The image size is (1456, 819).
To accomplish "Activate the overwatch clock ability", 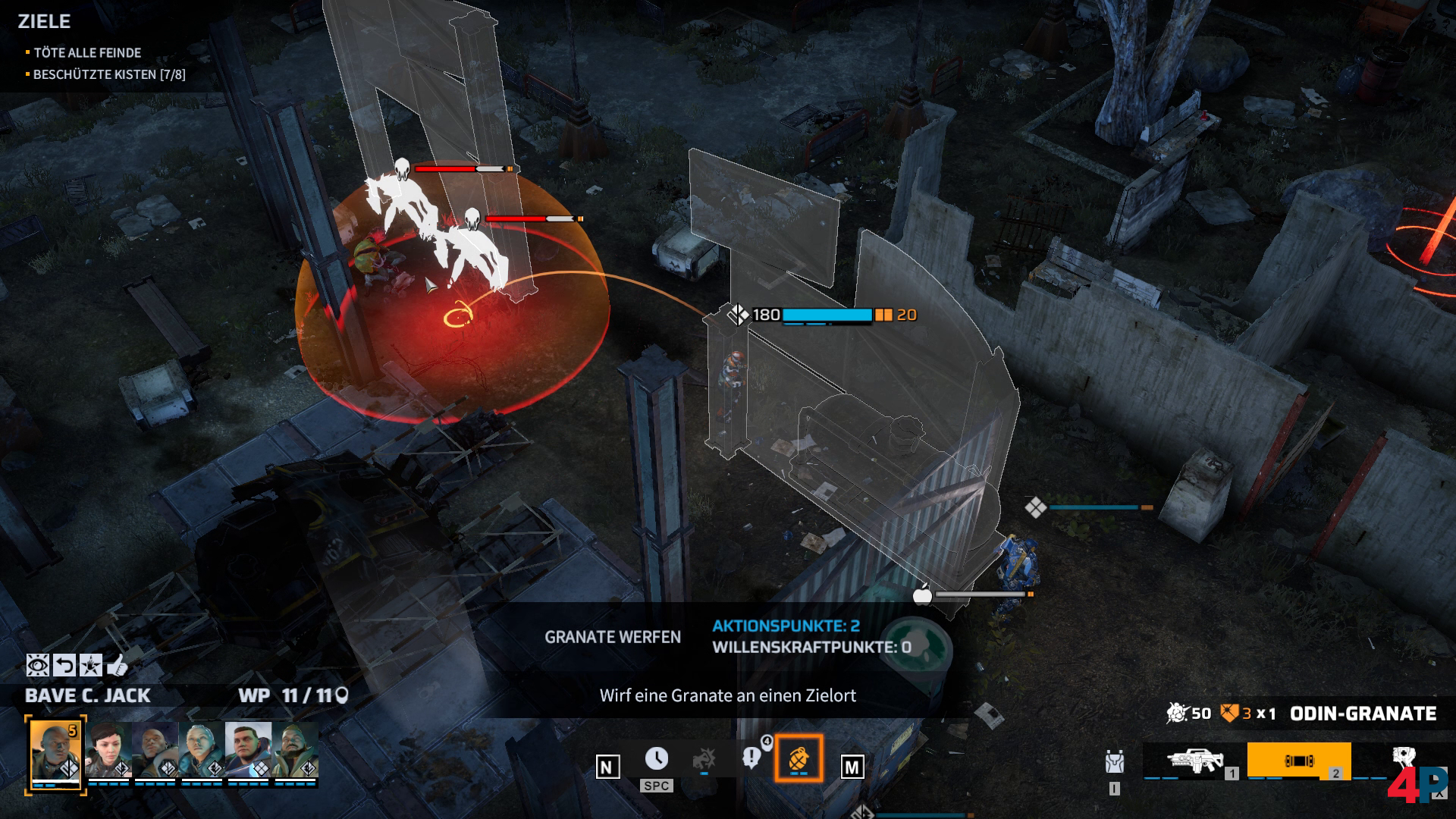I will (657, 758).
